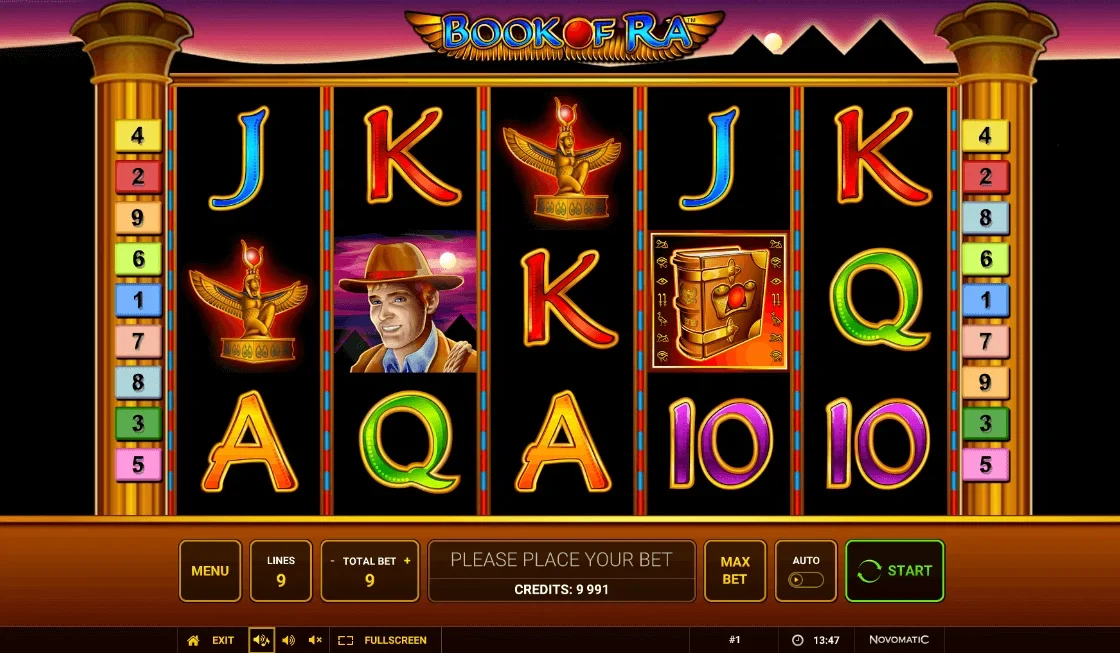Exit the game via the home EXIT button

pos(211,640)
